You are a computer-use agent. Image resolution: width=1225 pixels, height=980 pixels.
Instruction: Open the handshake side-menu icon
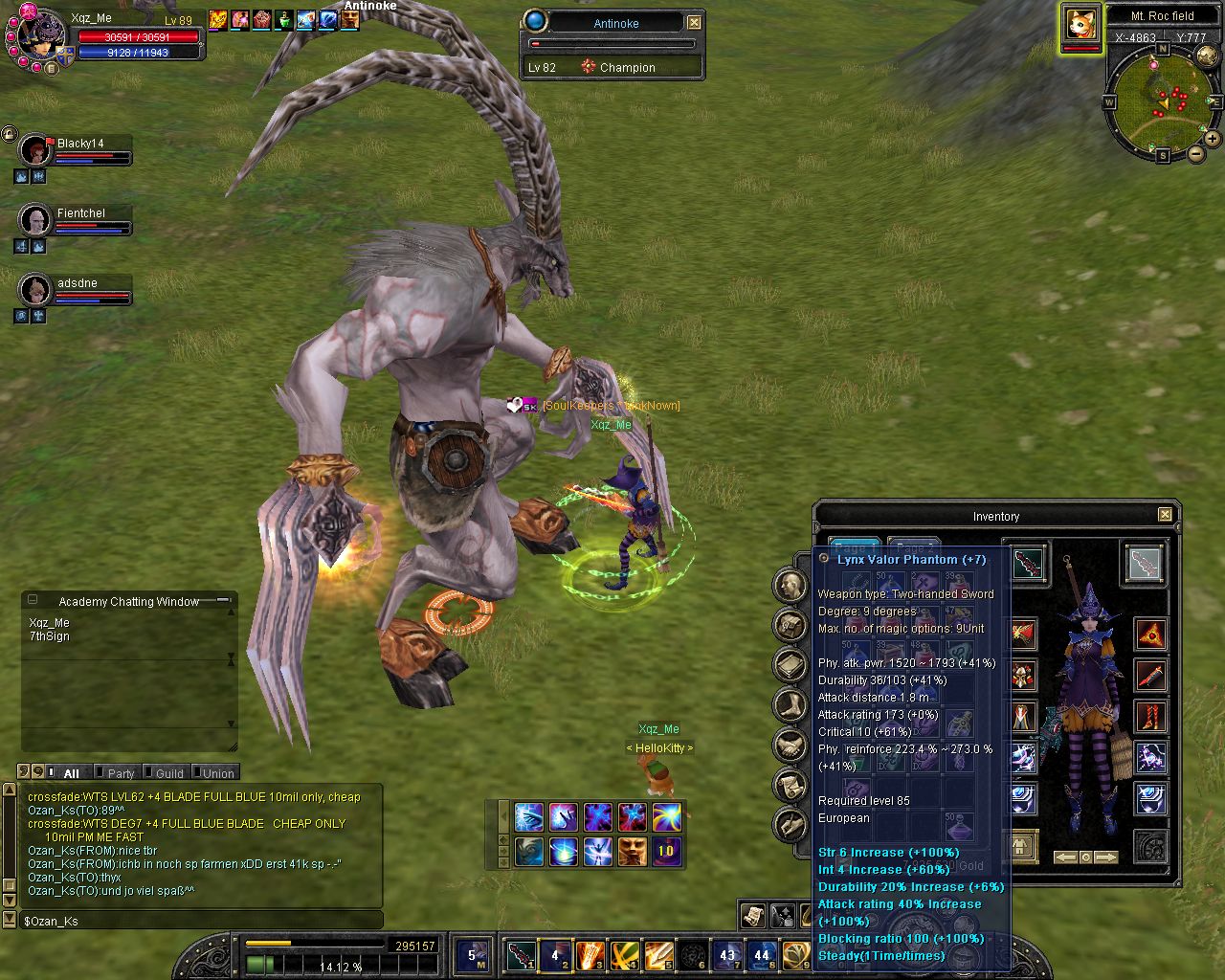tap(790, 745)
